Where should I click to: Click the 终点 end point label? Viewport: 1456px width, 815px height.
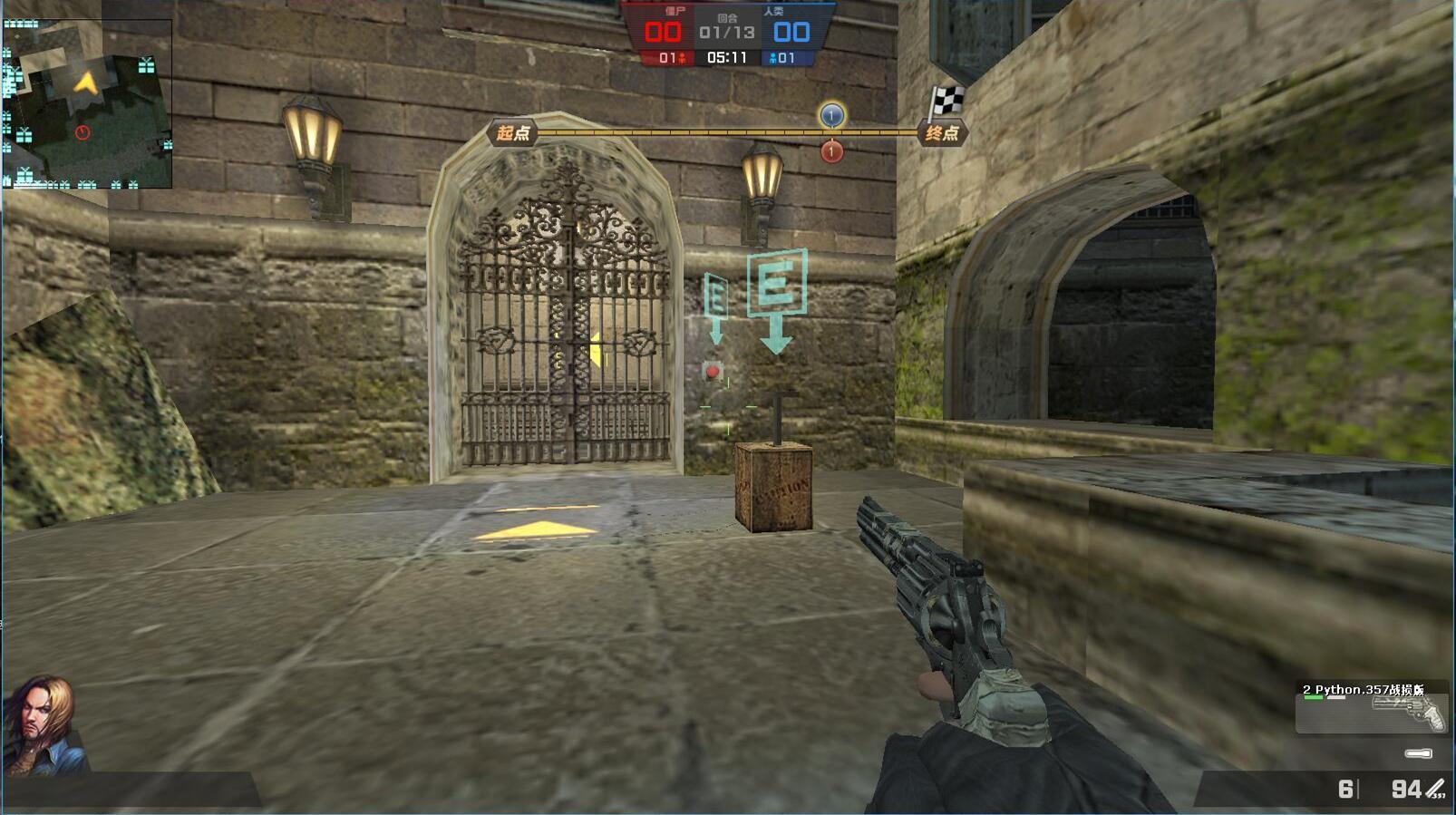[x=942, y=134]
